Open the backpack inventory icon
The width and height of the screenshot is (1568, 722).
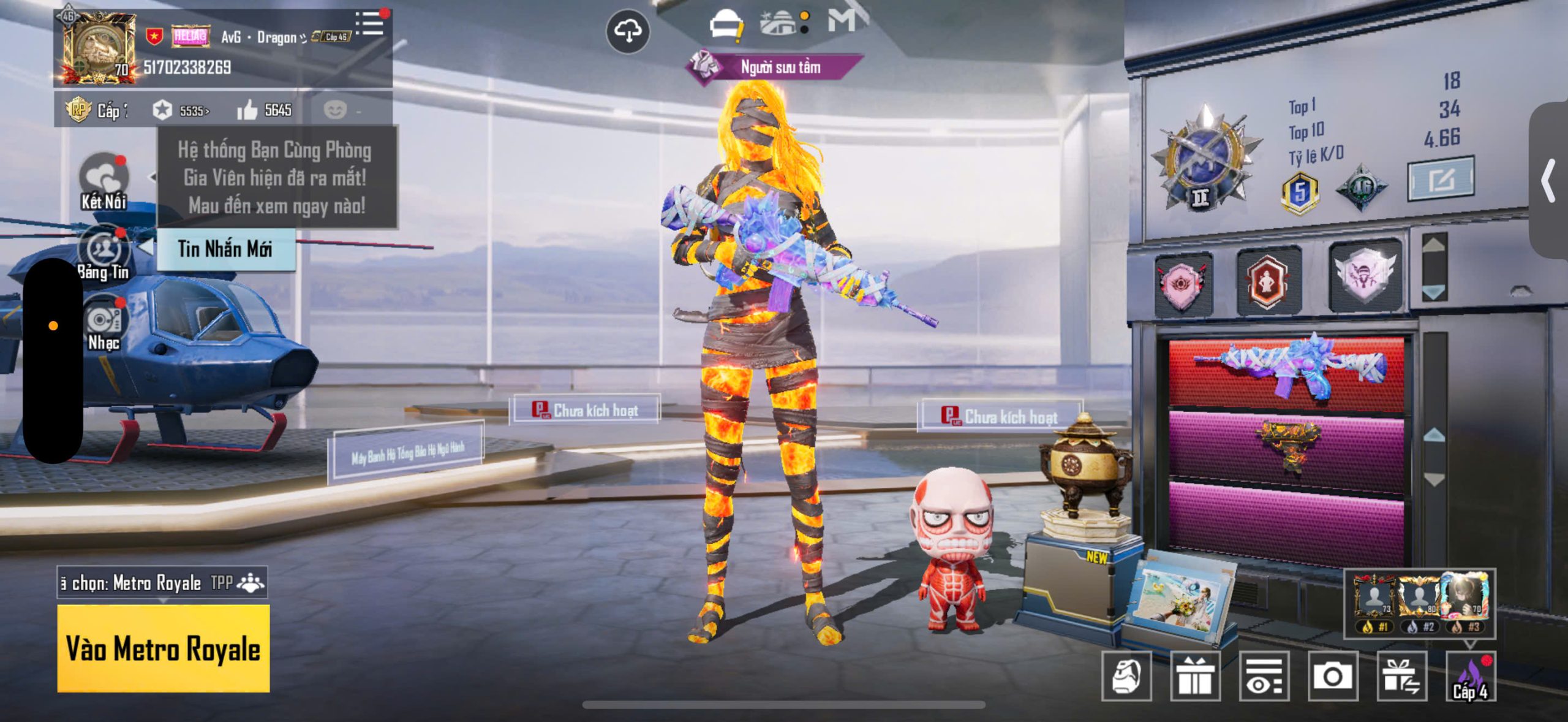pos(1126,676)
